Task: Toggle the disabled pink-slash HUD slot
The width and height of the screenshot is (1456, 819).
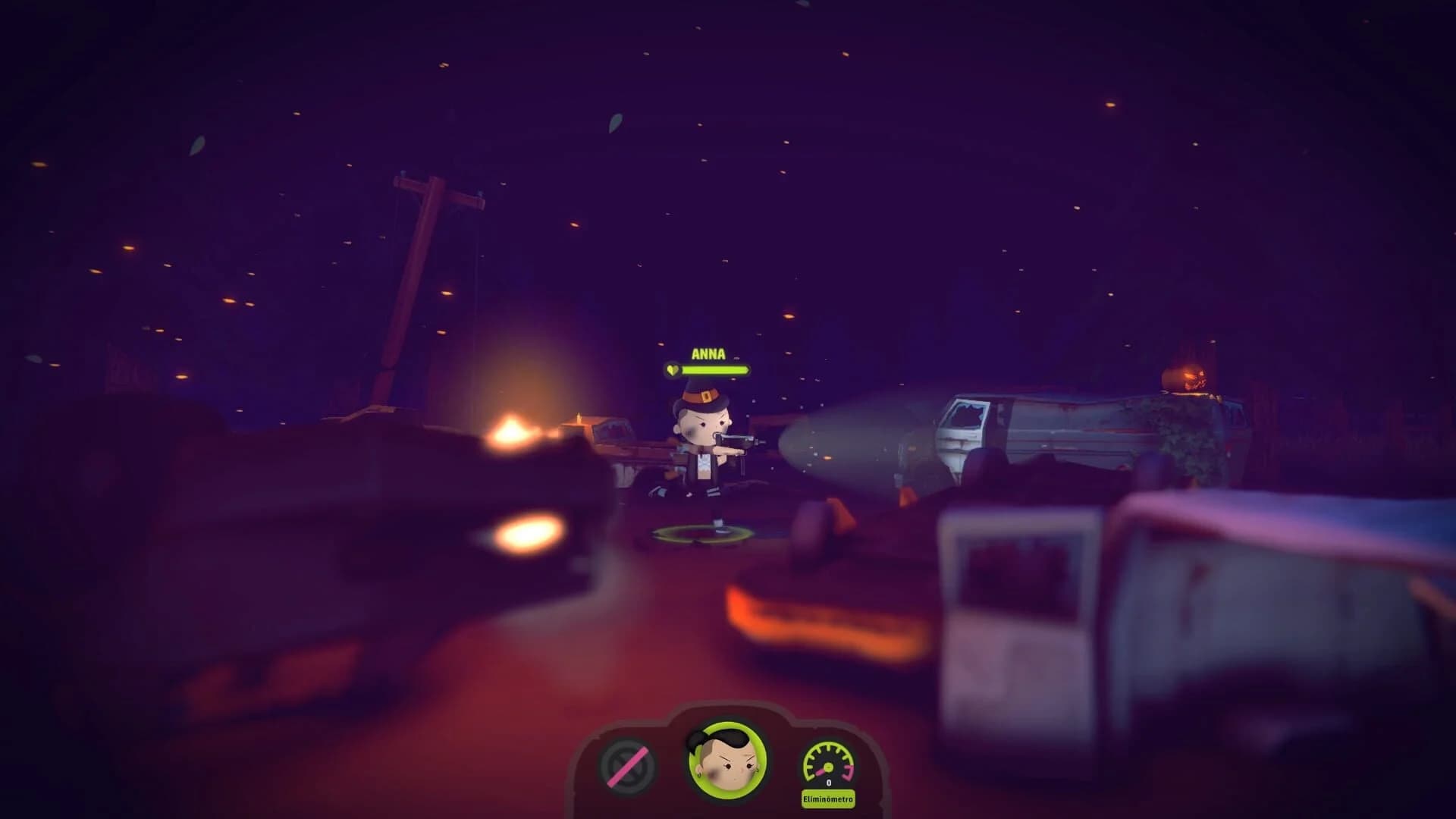Action: (x=627, y=766)
